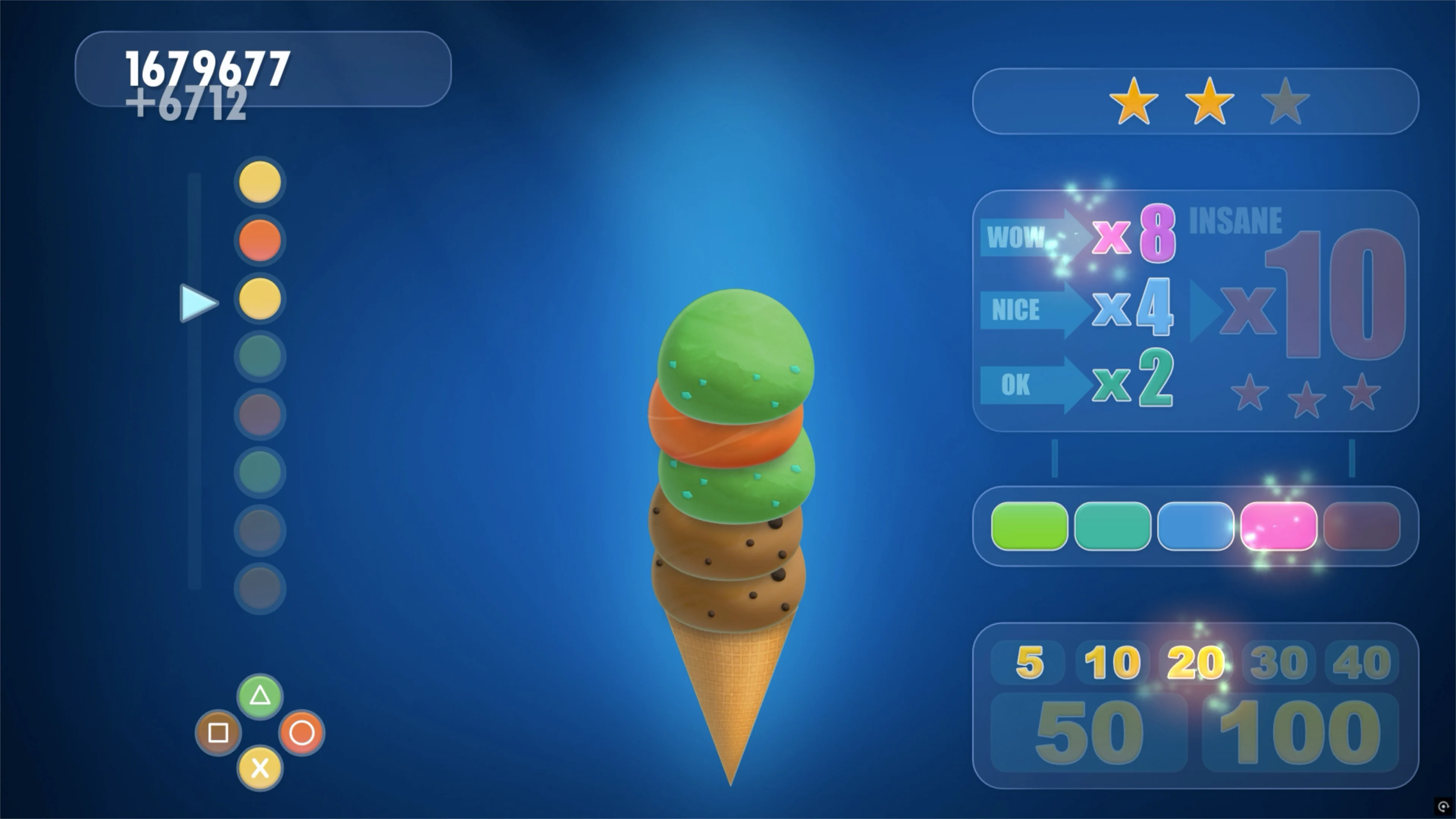Click the arrow pointing at the yellow scoop
The height and width of the screenshot is (819, 1456).
coord(198,303)
